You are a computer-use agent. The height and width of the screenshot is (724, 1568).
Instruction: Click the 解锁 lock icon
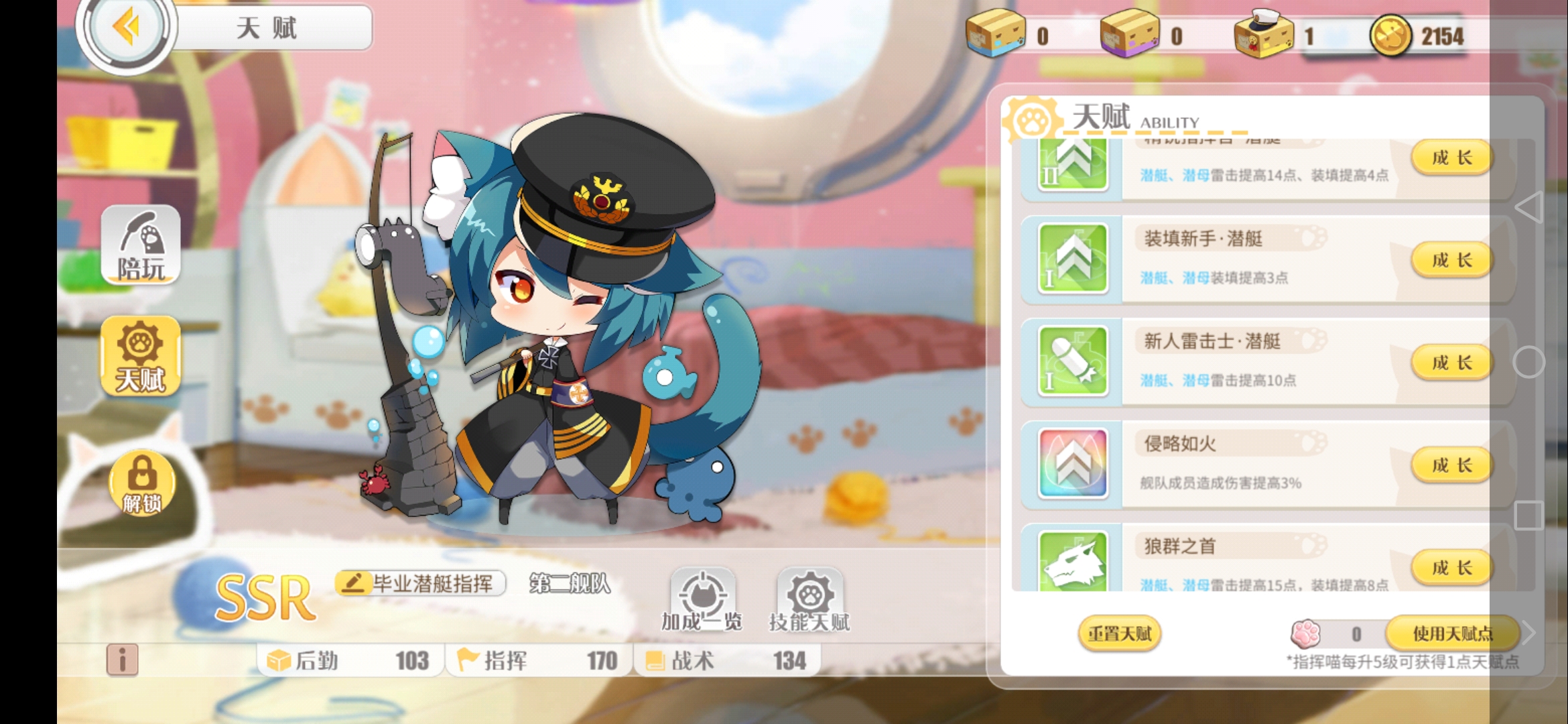click(x=139, y=484)
